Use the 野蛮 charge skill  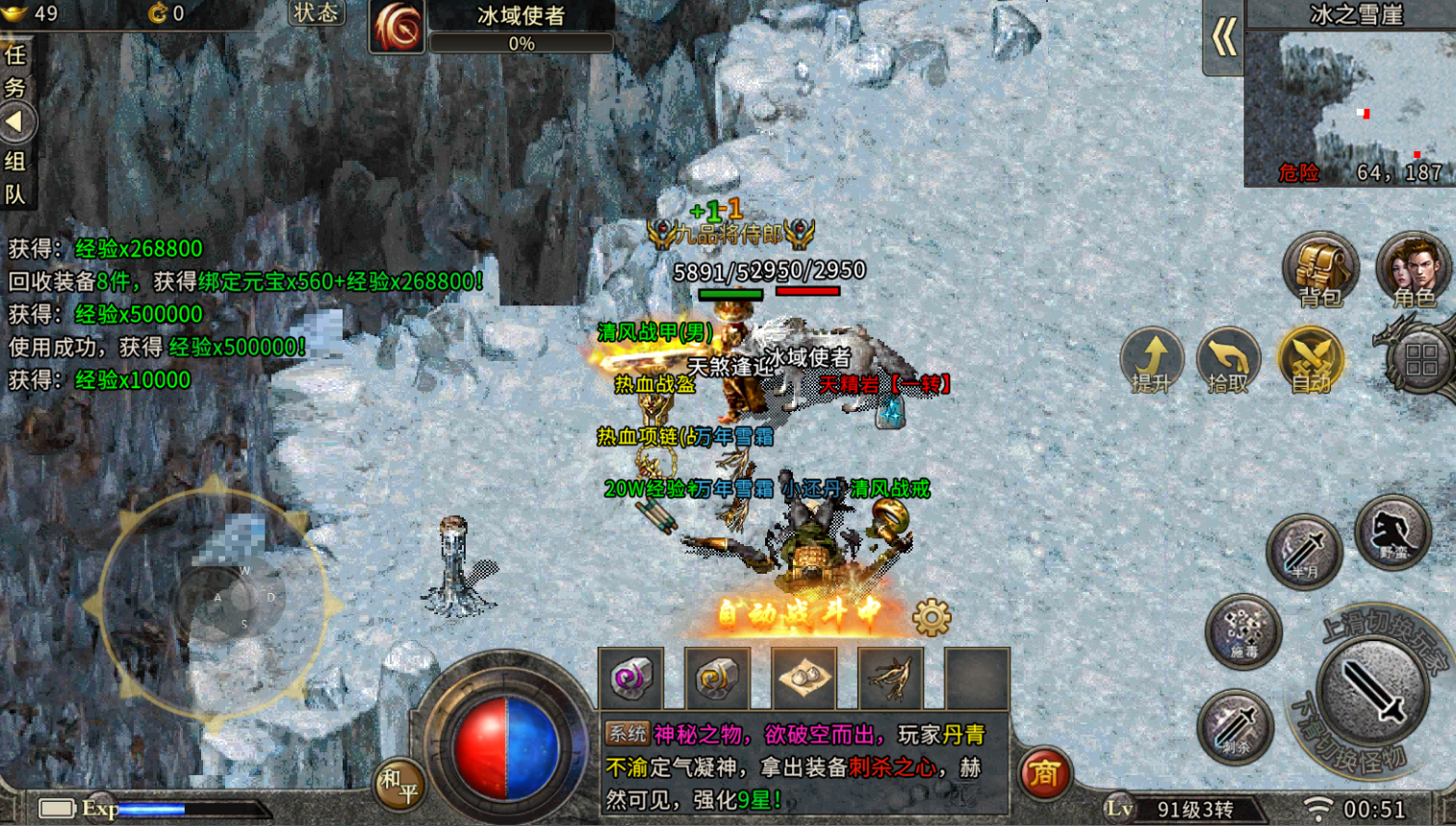[1392, 531]
